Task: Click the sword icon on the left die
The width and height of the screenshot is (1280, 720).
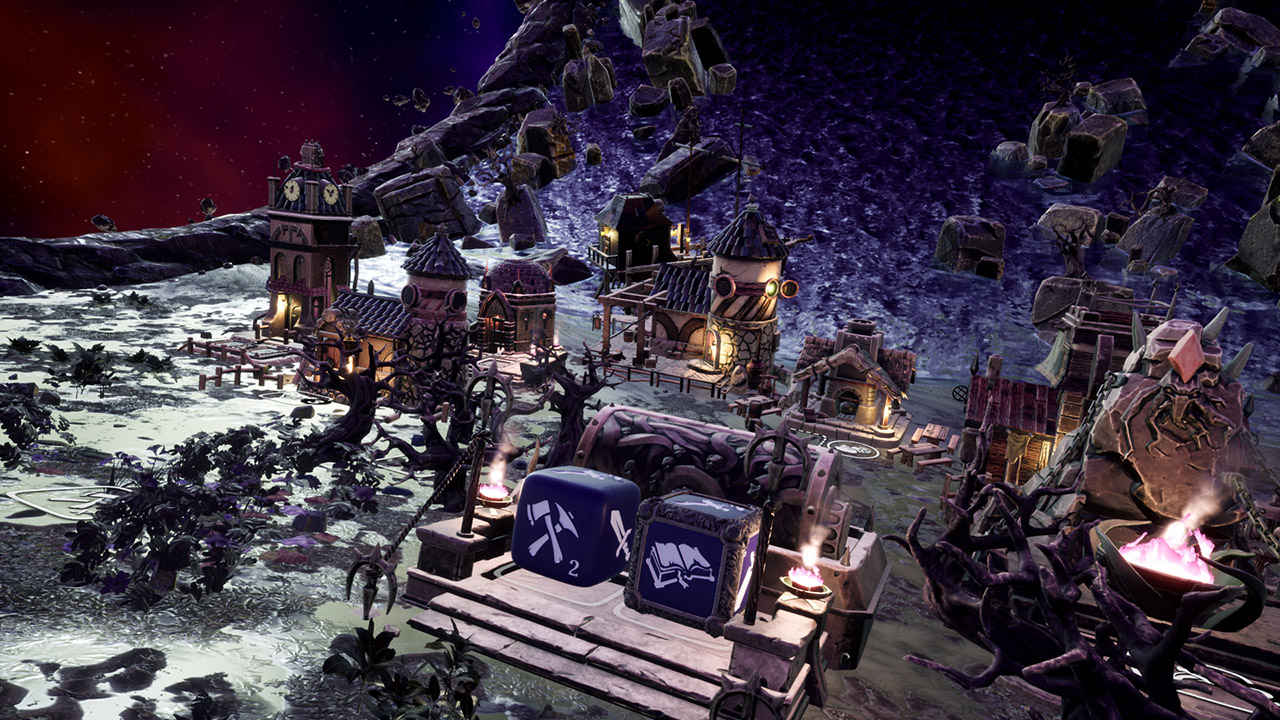Action: click(619, 541)
